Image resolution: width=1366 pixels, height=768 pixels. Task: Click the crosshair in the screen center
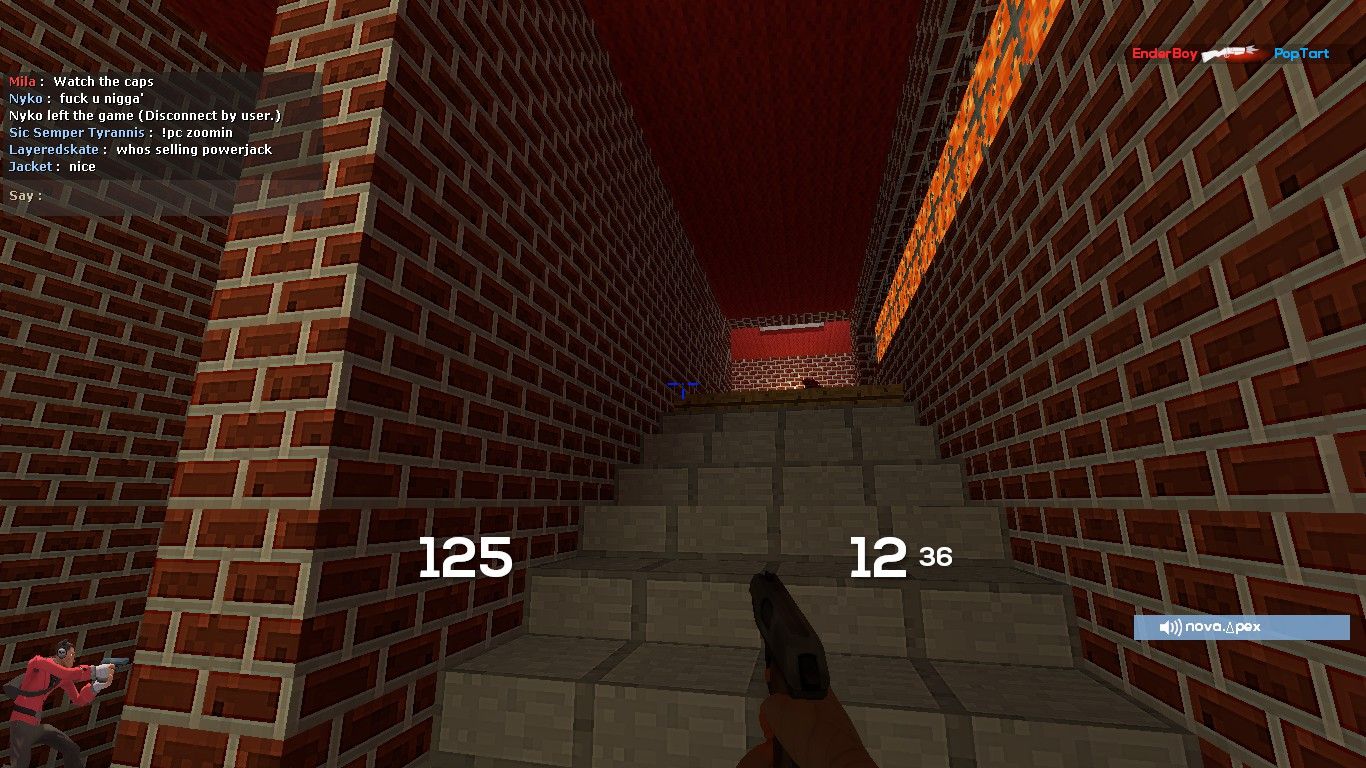[x=683, y=384]
